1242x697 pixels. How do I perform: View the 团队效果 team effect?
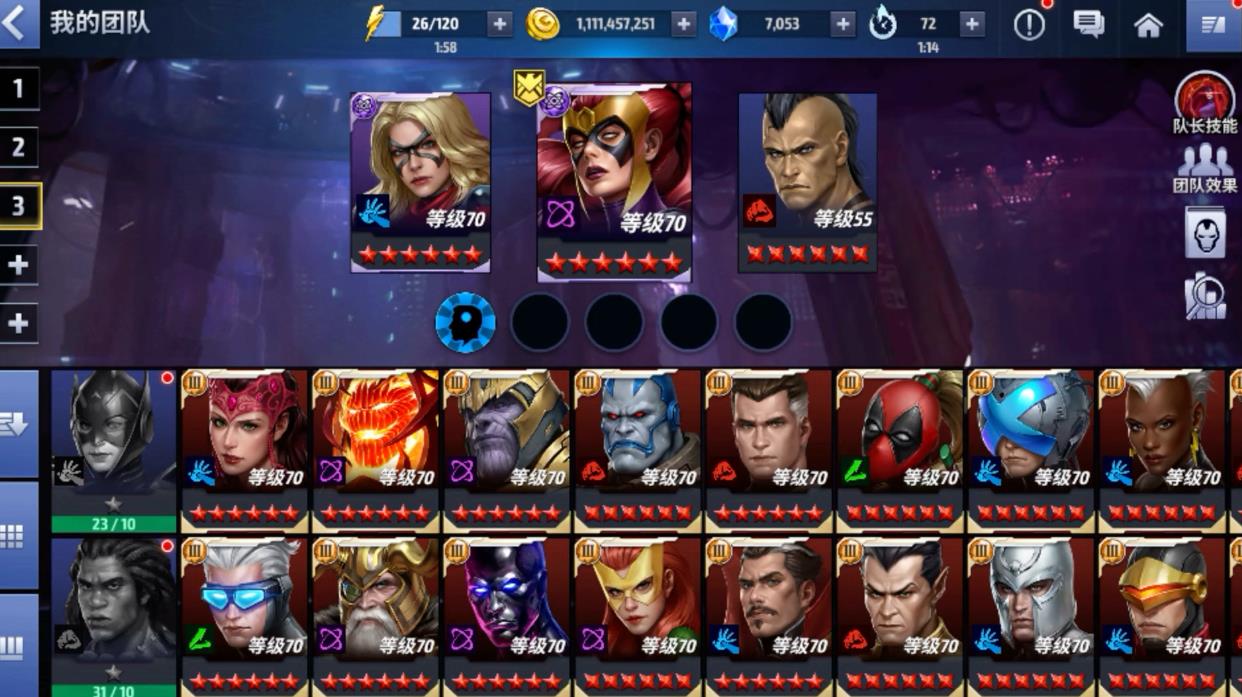[x=1205, y=168]
